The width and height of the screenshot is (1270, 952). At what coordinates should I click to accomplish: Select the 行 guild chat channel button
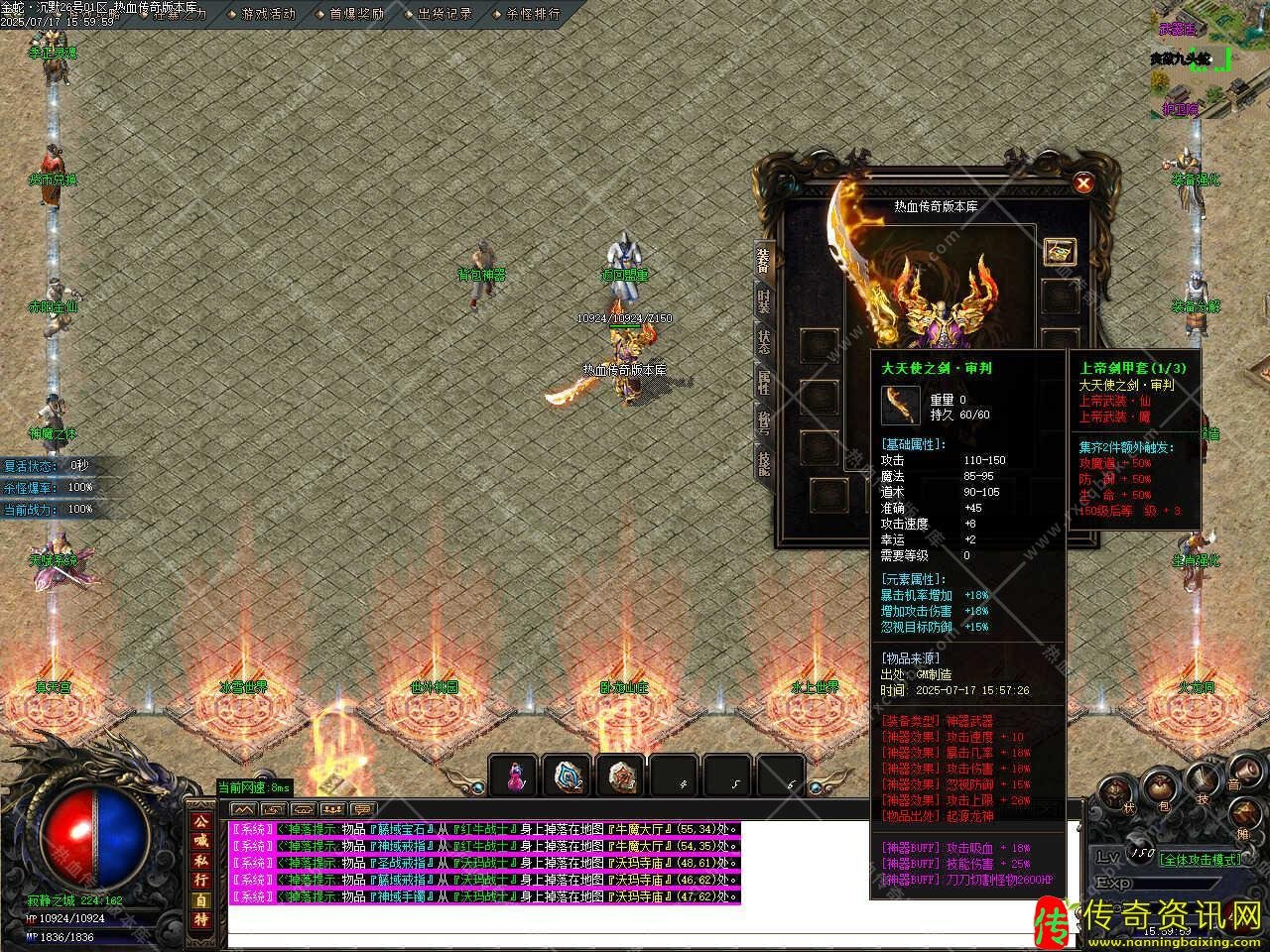coord(200,881)
